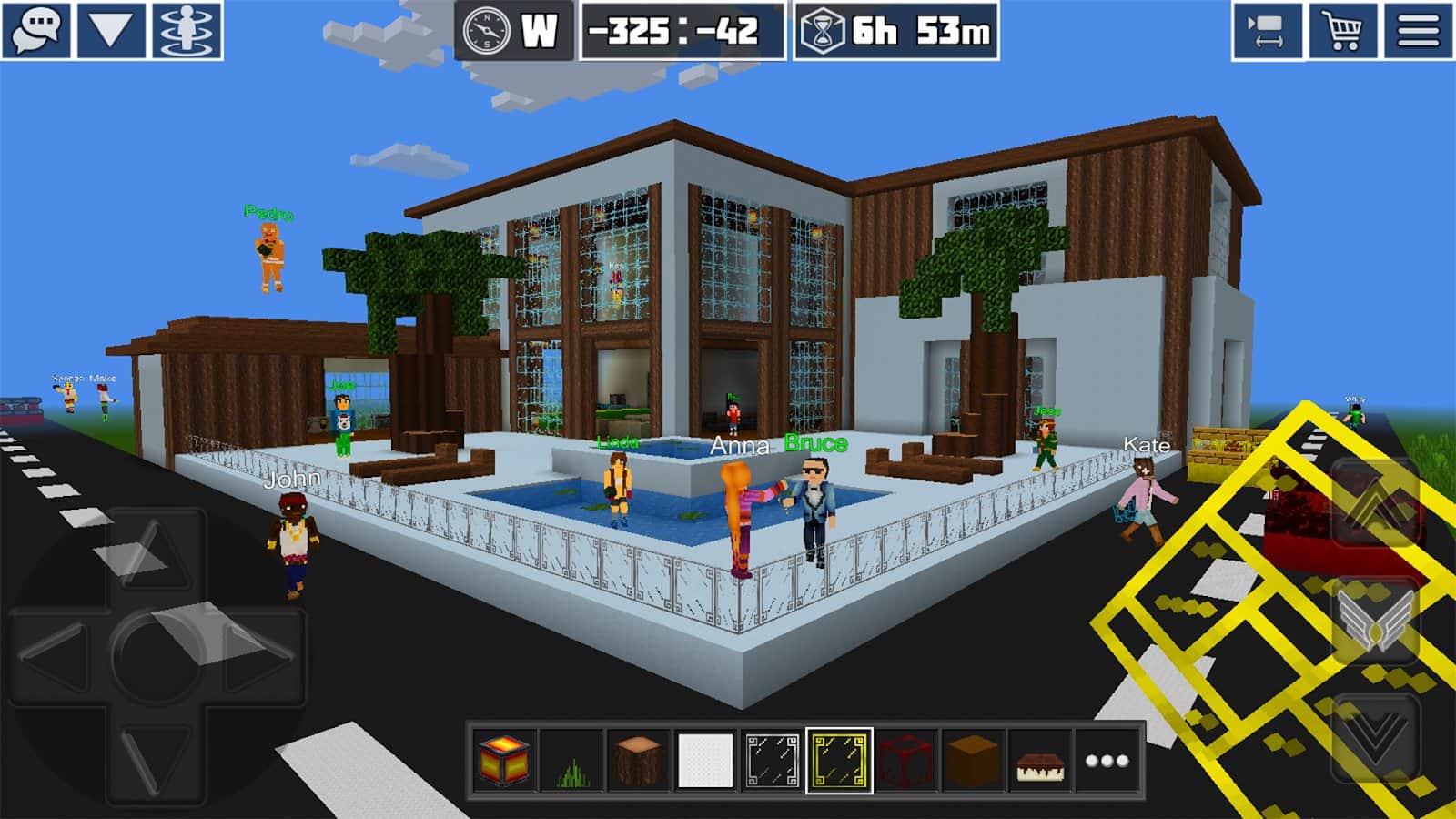1456x819 pixels.
Task: Tap the winged fly mode button
Action: 1376,621
